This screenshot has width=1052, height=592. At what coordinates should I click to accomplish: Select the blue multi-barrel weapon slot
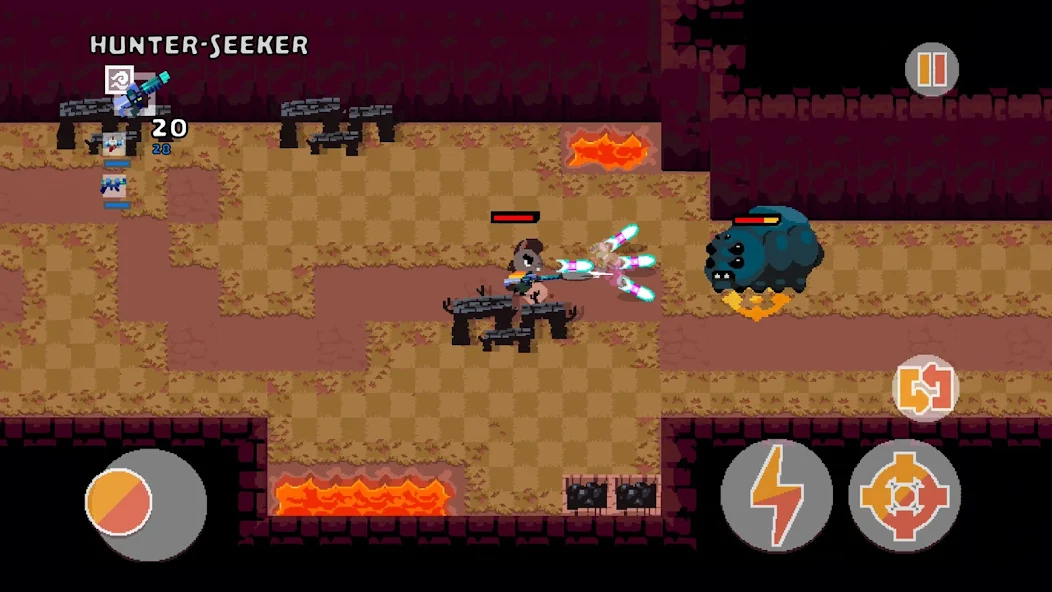114,186
